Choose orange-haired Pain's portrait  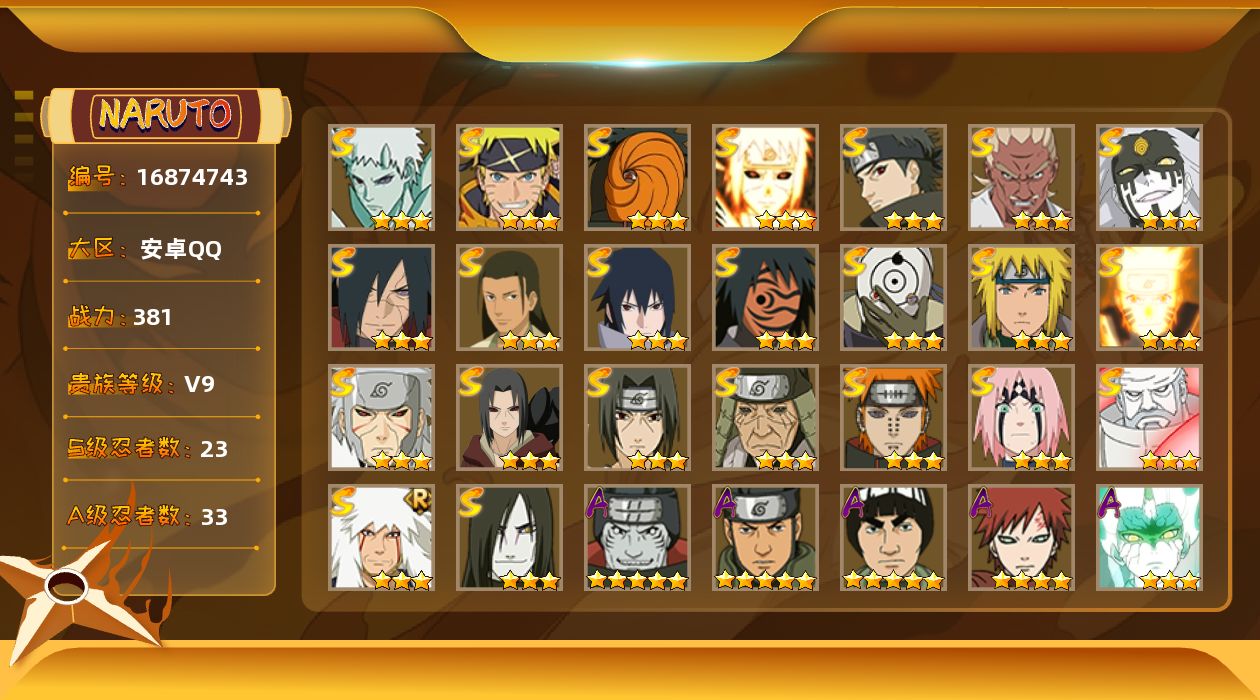(x=893, y=417)
